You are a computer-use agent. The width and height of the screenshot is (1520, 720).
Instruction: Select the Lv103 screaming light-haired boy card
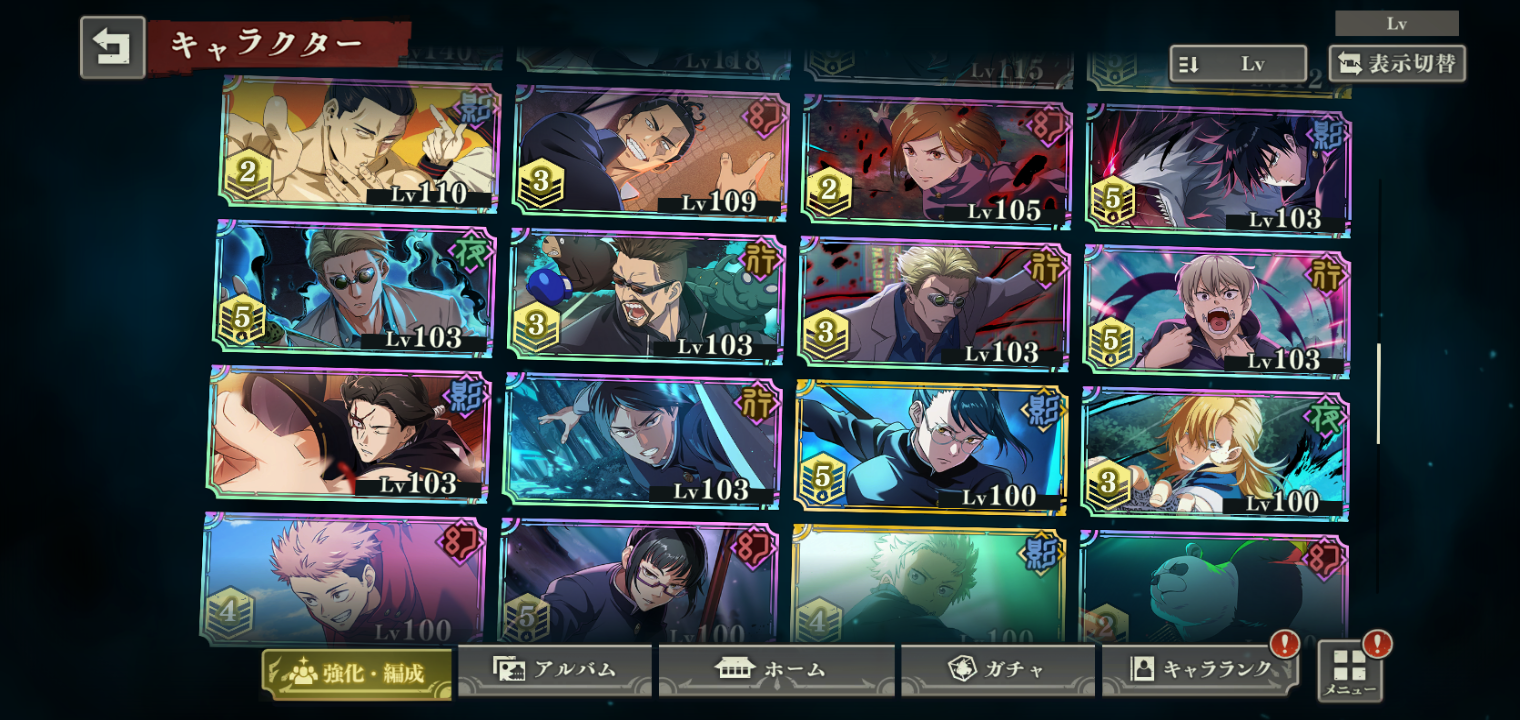[x=1216, y=311]
